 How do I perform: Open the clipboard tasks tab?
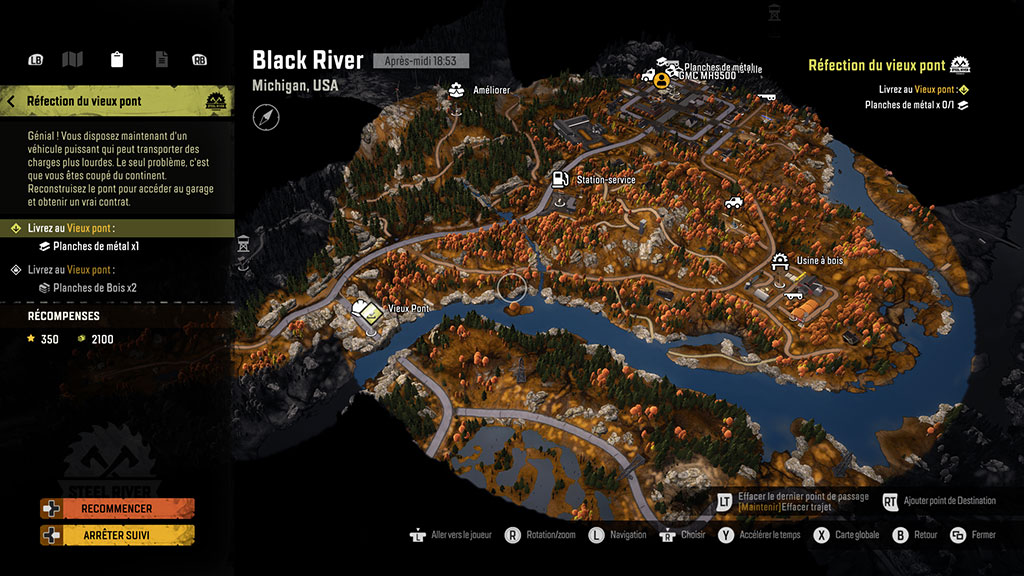(117, 60)
